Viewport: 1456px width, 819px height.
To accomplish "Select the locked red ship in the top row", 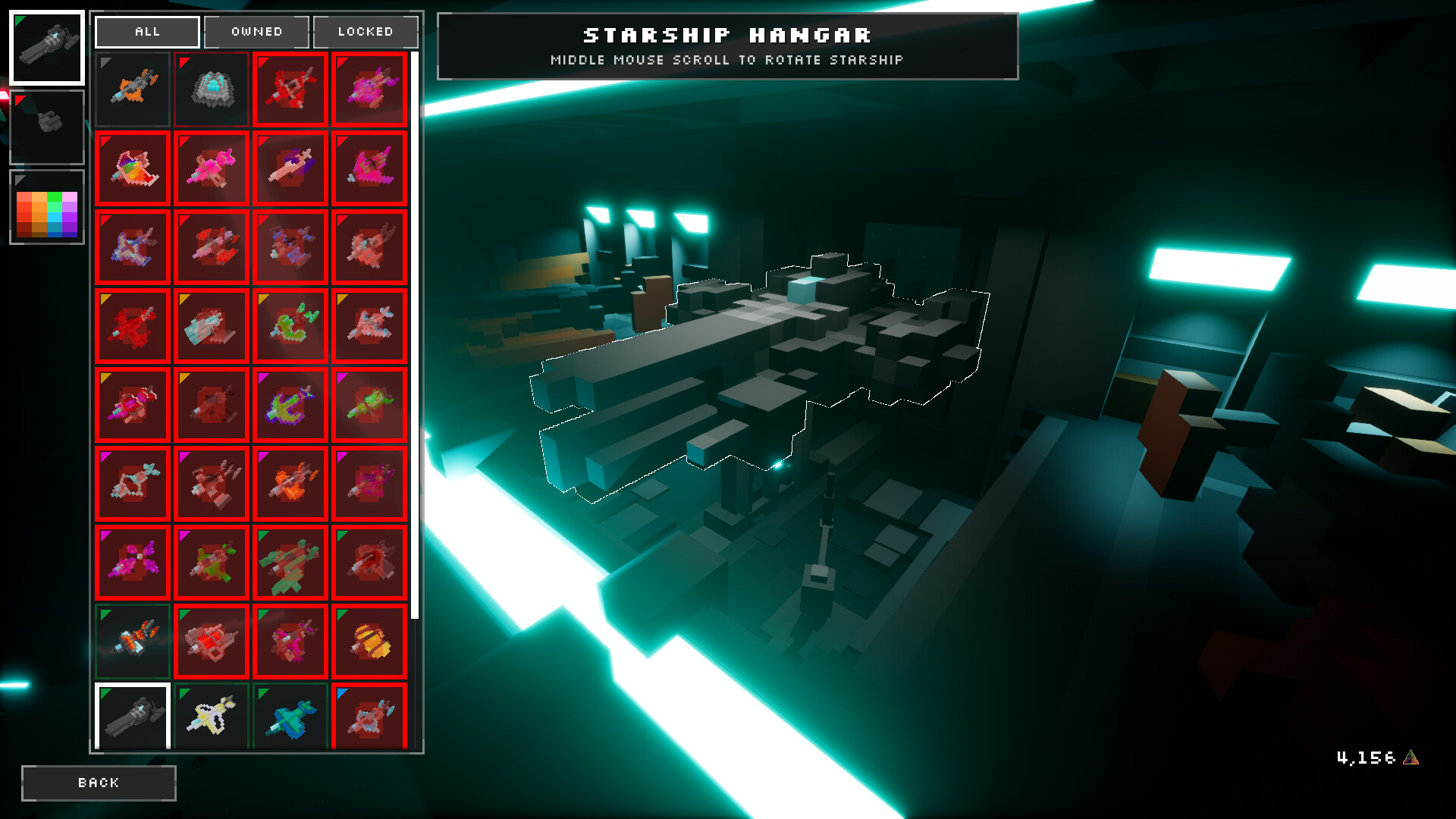I will [x=290, y=89].
